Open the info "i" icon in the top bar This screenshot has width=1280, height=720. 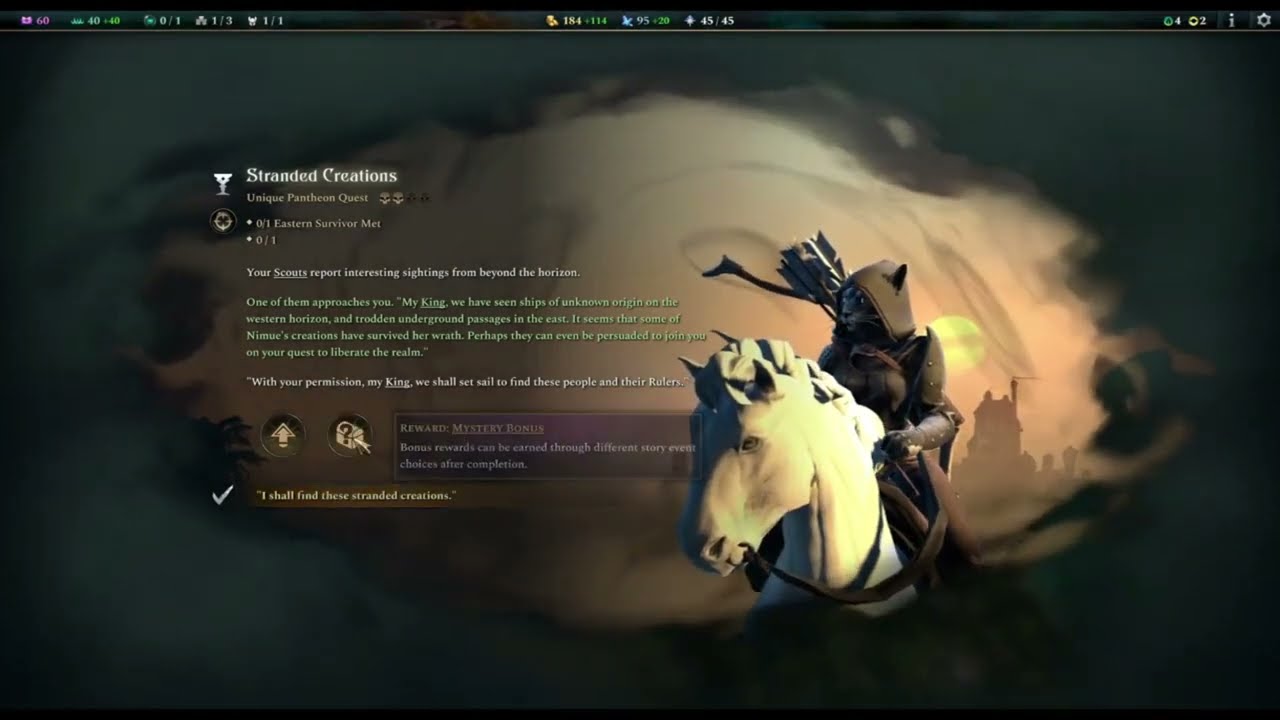click(1231, 20)
